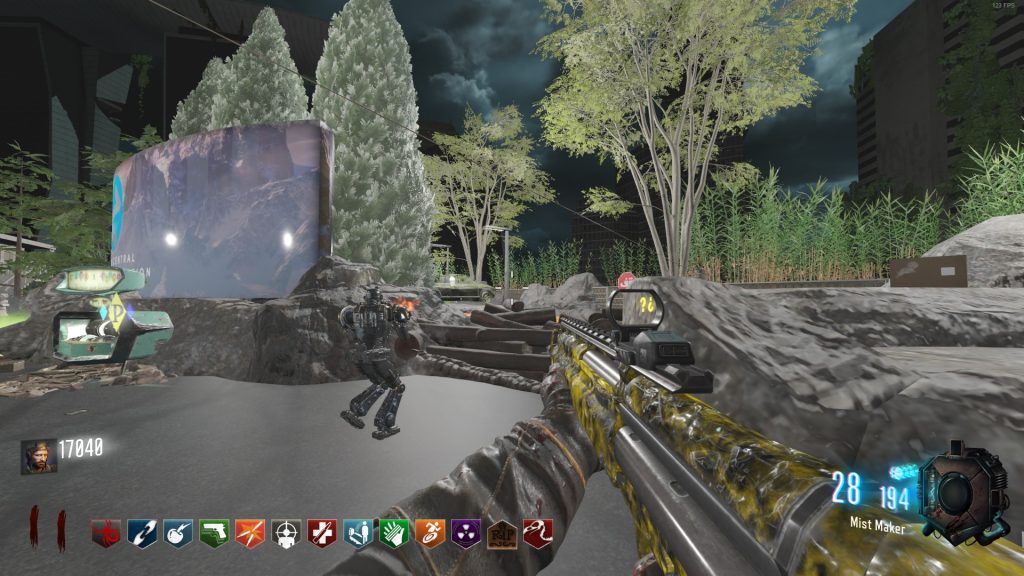Choose the green pistol Mule Kick perk
Viewport: 1024px width, 576px height.
[214, 533]
